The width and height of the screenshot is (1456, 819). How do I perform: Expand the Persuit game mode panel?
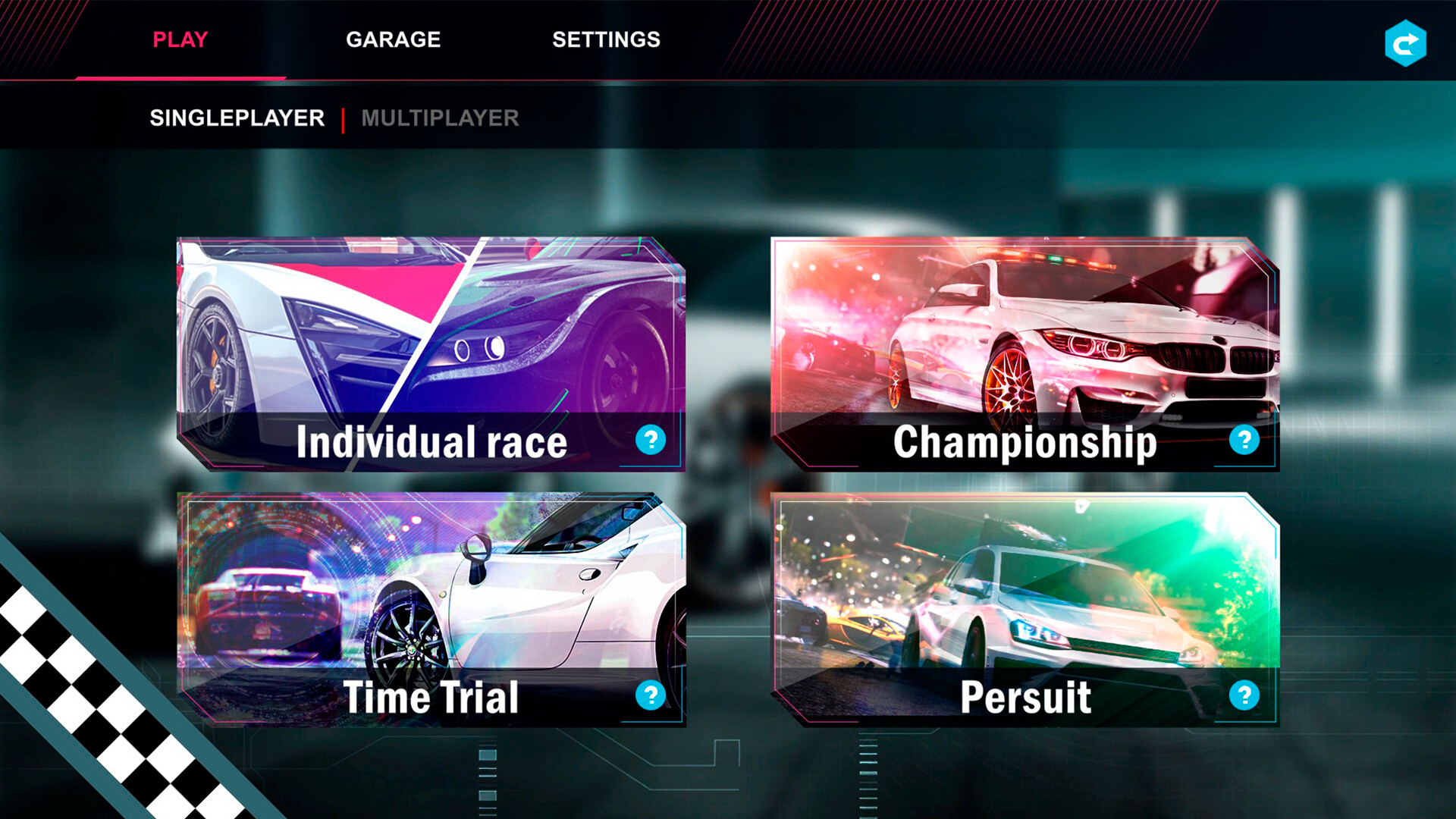pos(1024,607)
